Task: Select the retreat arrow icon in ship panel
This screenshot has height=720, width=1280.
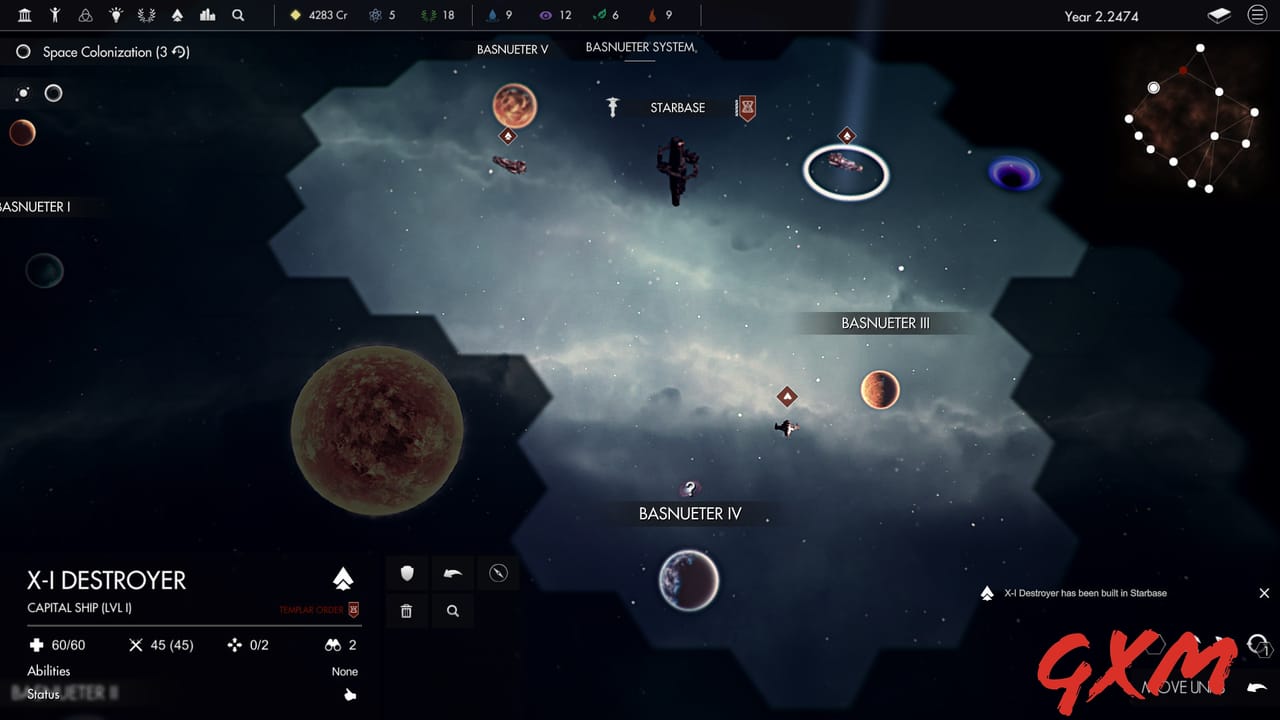Action: pyautogui.click(x=452, y=573)
